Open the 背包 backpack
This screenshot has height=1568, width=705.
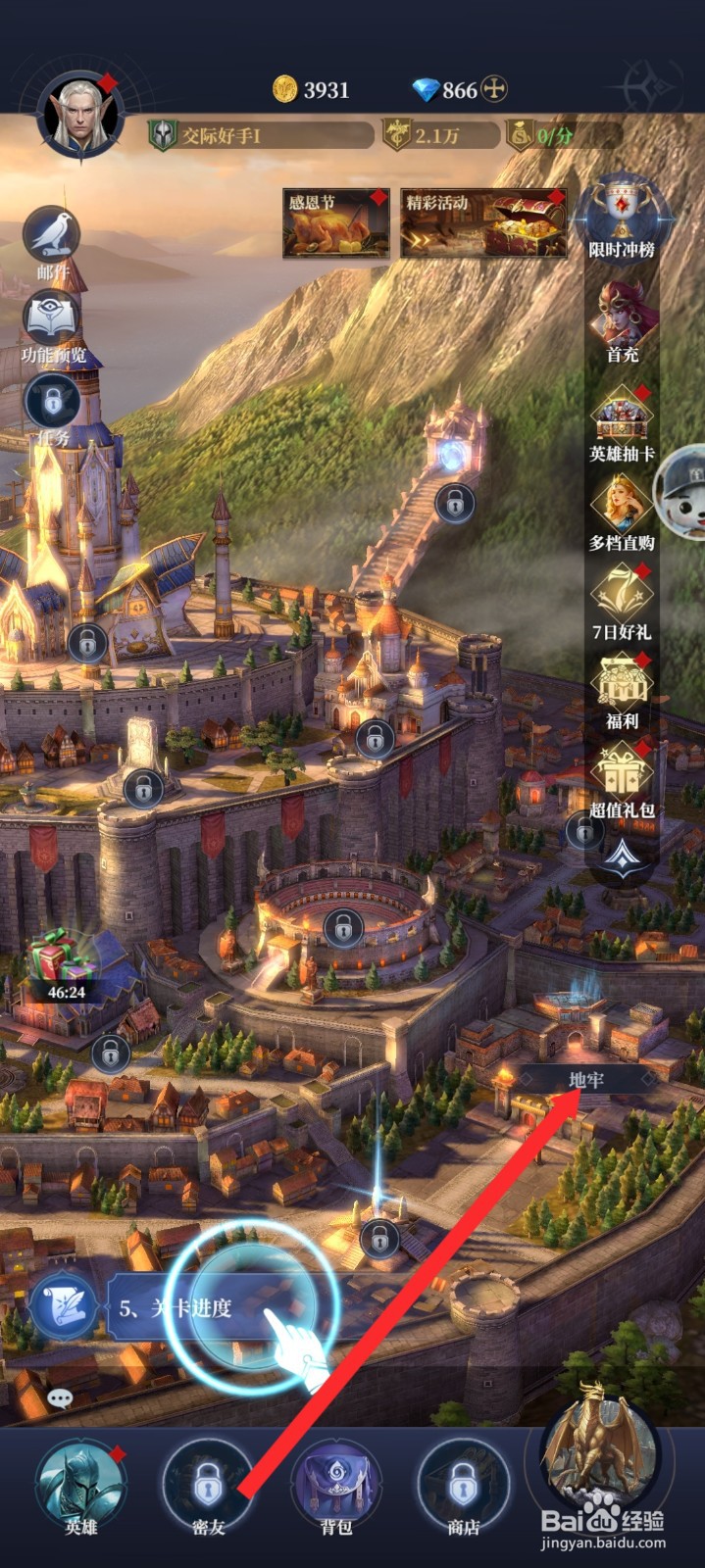coord(336,1485)
